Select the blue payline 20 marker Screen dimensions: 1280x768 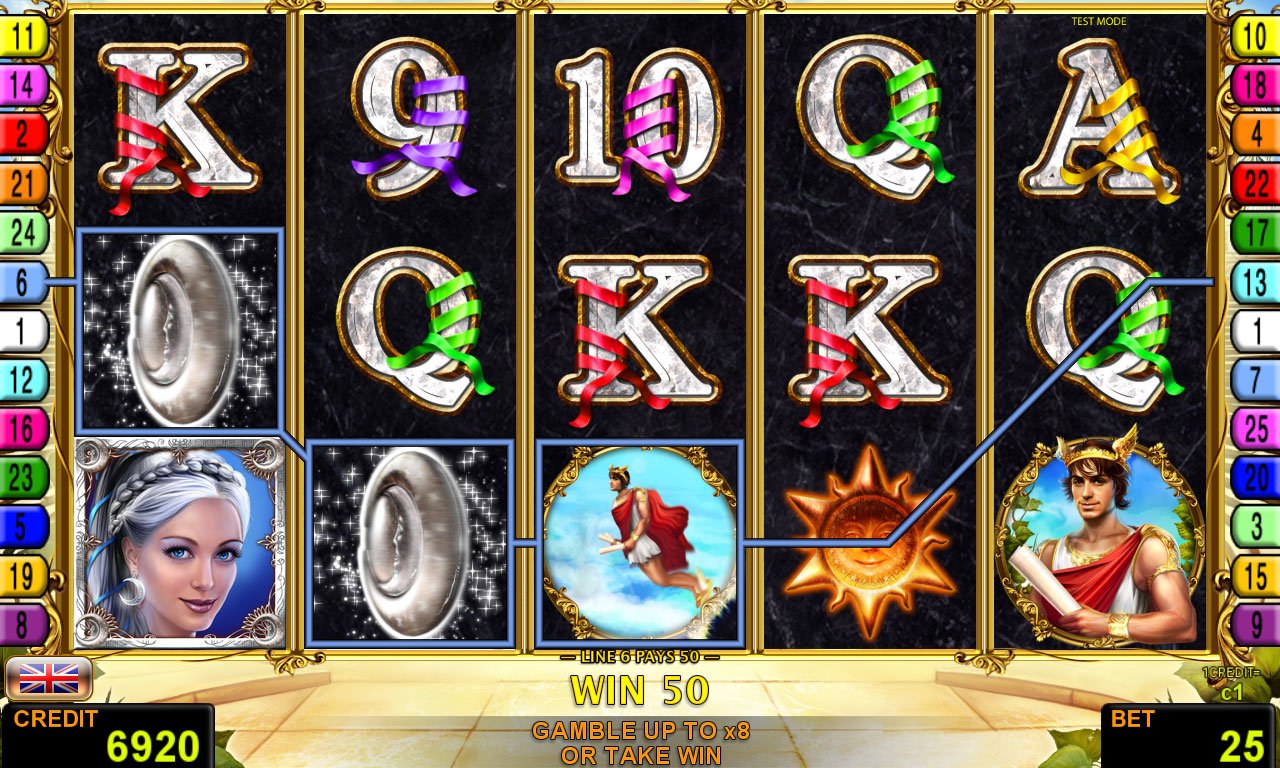(1255, 478)
